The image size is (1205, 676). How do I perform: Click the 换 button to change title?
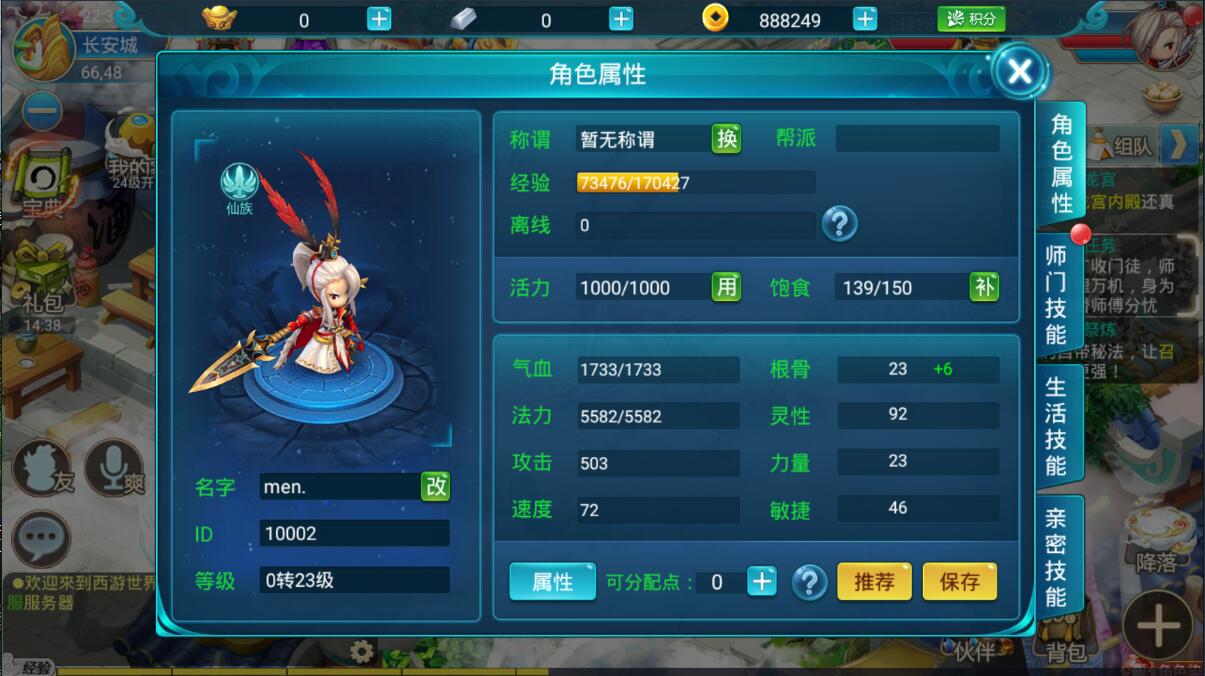[727, 139]
